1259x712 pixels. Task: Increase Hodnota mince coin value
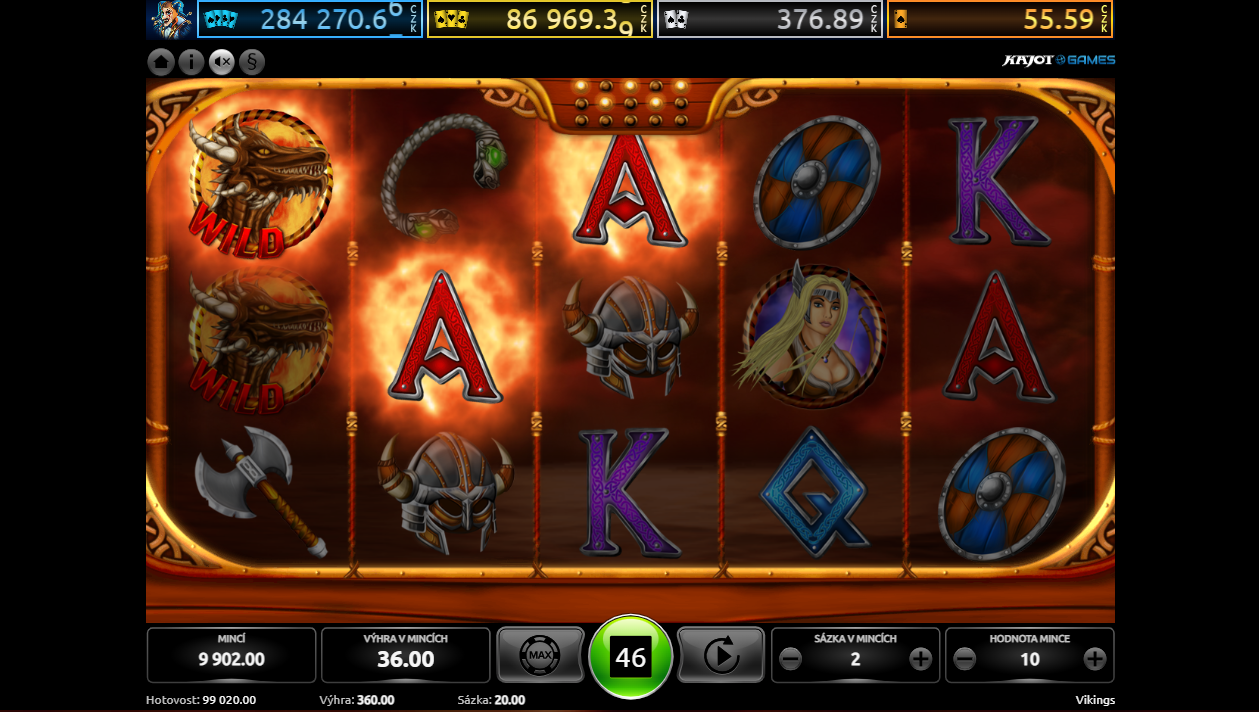[1095, 659]
